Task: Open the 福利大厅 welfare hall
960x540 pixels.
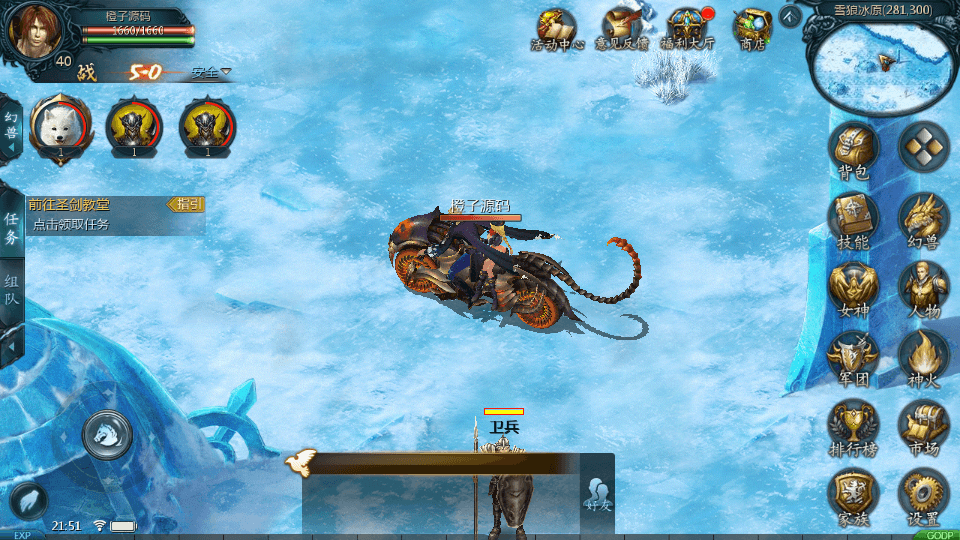Action: (686, 28)
